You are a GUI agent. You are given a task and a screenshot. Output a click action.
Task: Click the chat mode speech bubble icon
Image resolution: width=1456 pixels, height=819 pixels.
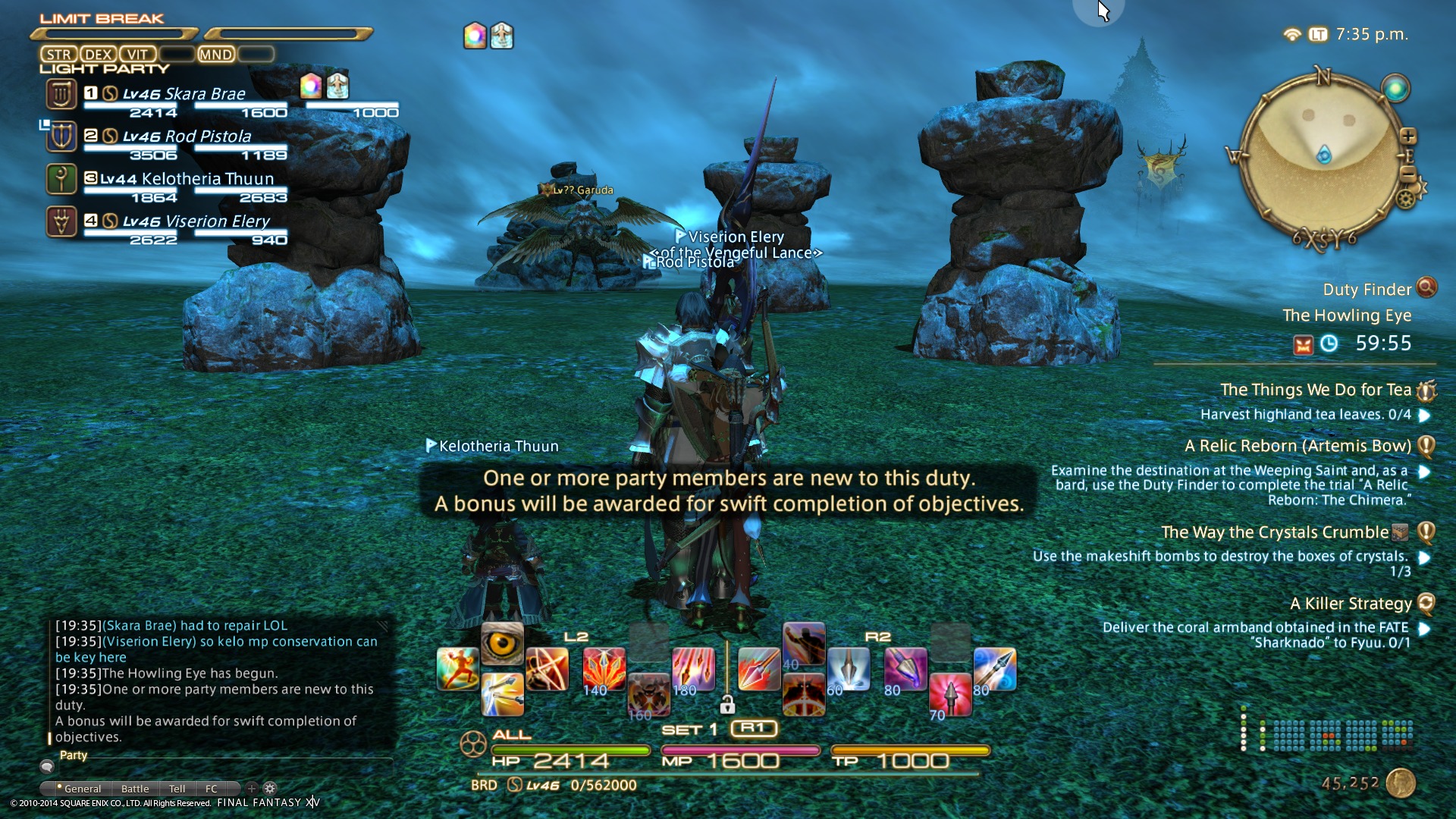(47, 767)
